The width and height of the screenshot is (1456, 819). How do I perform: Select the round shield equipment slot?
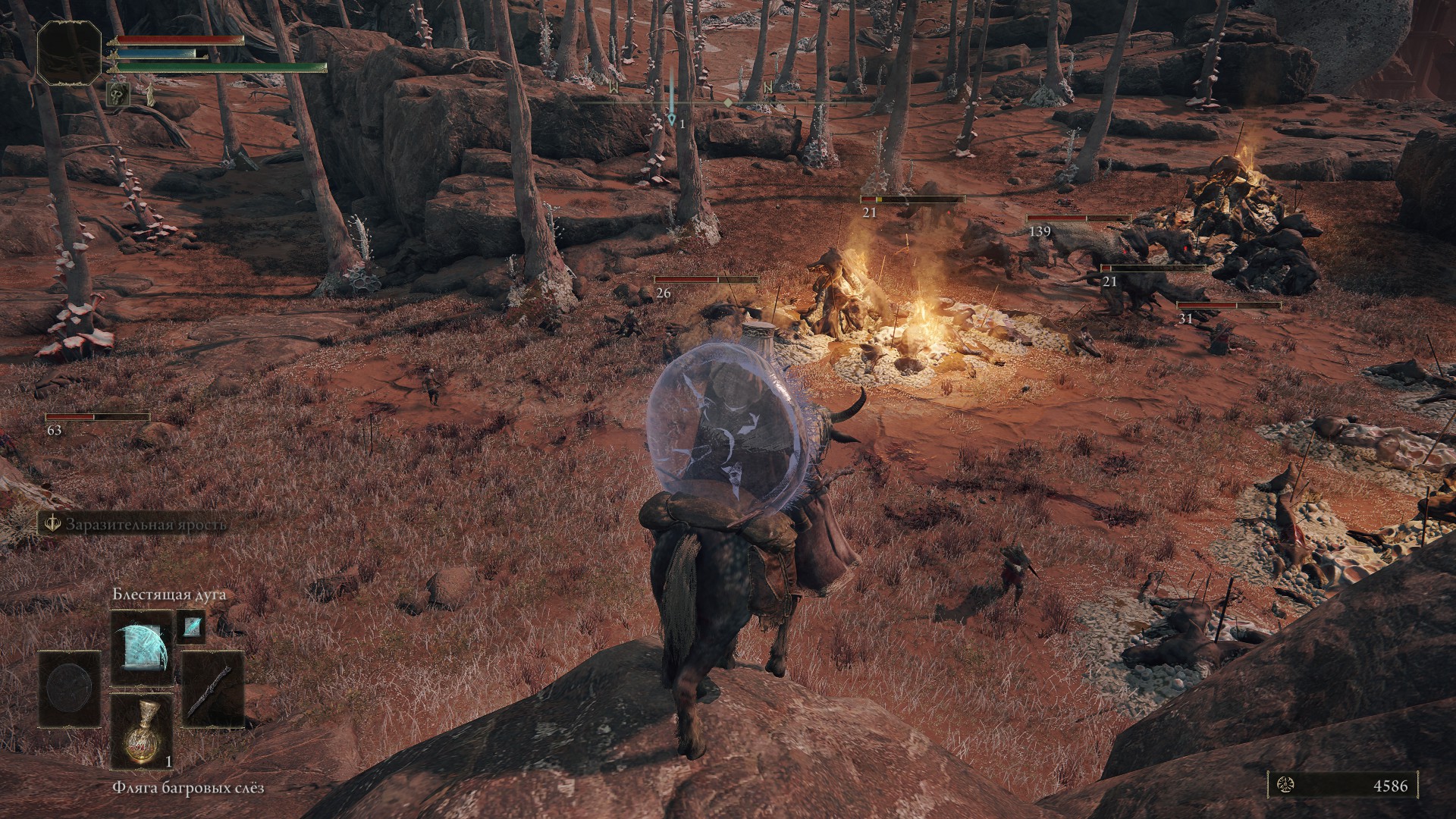point(69,689)
